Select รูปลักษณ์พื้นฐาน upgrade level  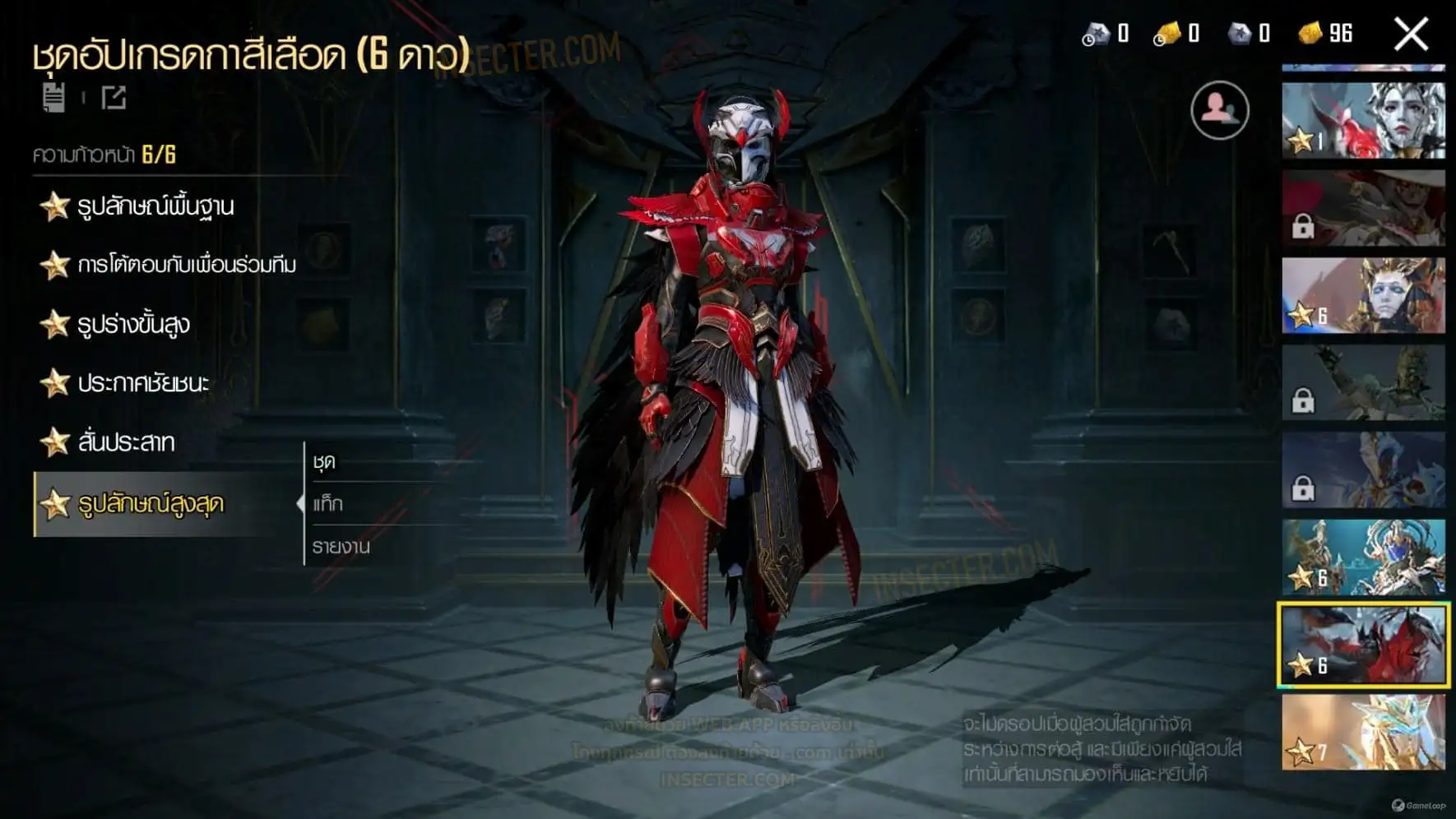155,206
